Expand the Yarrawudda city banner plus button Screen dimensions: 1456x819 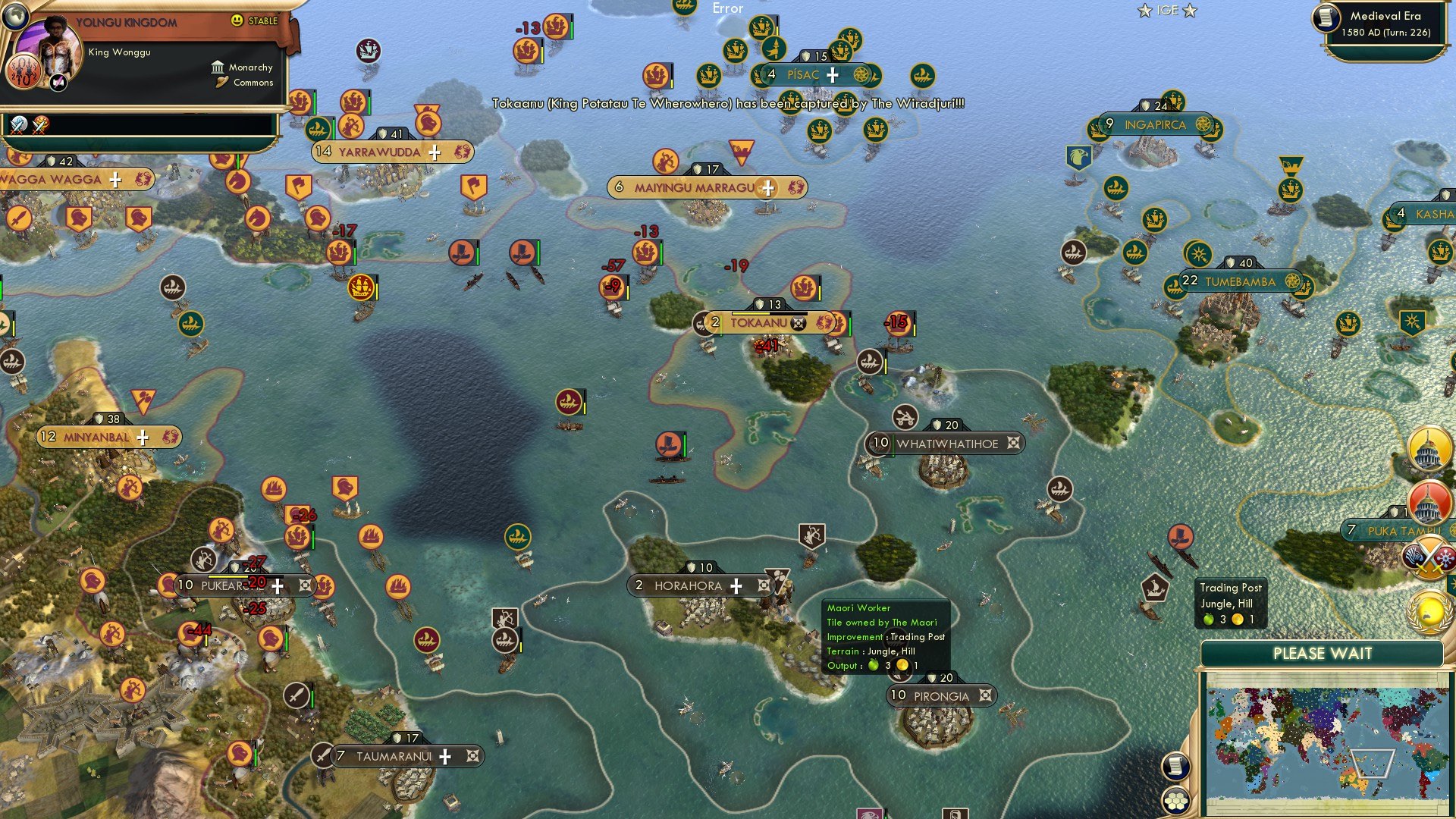coord(434,152)
